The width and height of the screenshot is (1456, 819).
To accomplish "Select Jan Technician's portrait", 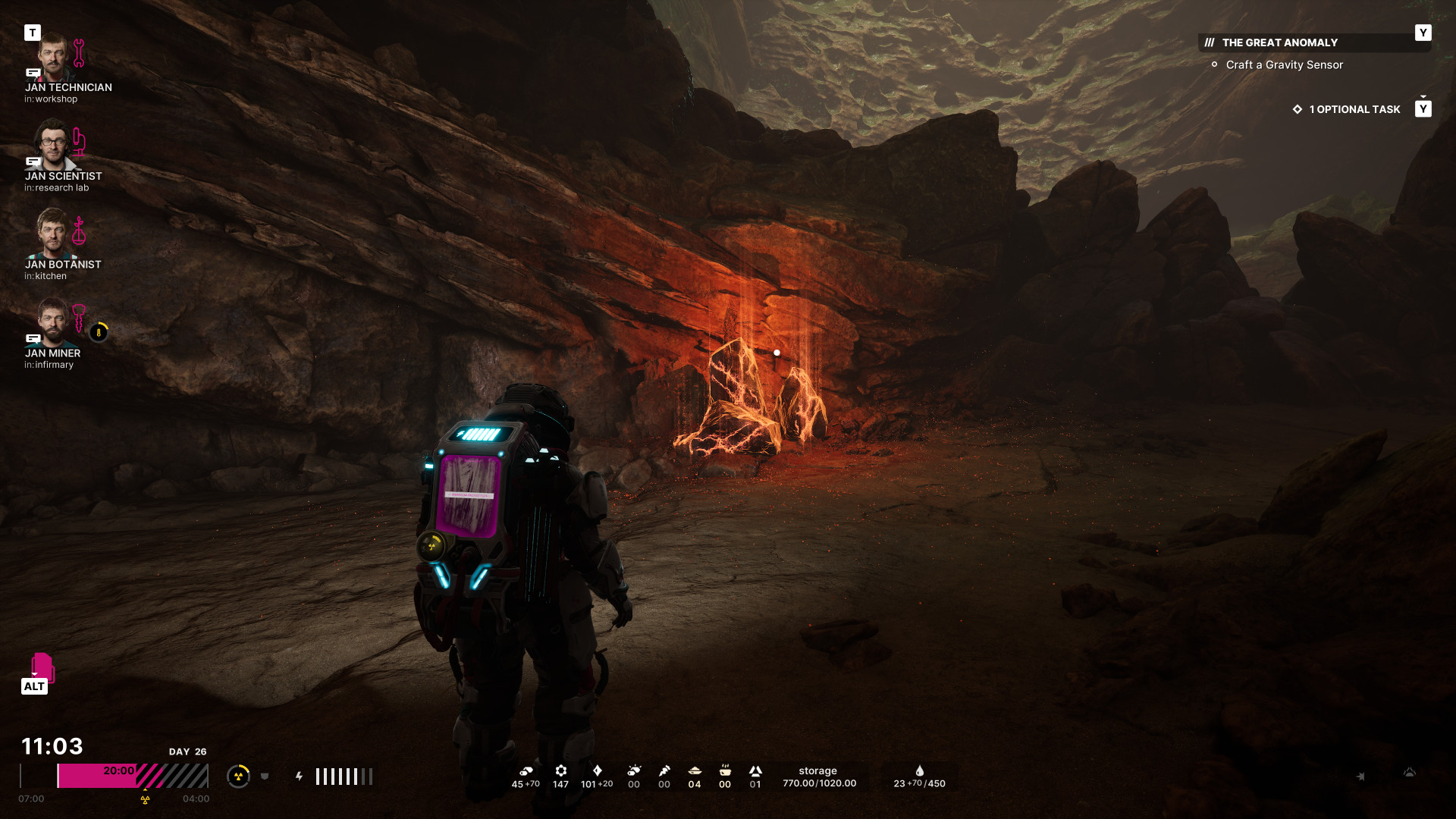I will [x=53, y=58].
